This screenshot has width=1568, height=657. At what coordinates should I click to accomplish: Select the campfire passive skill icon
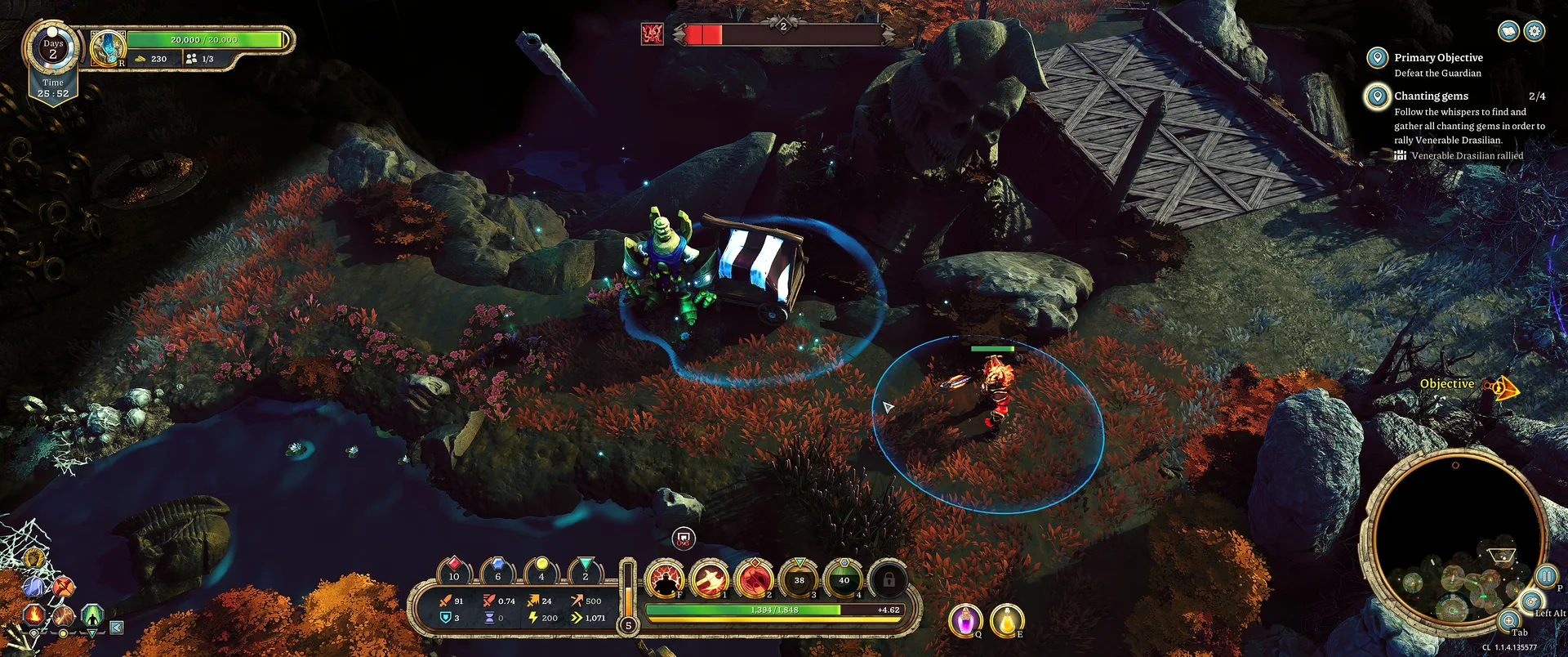(x=33, y=614)
